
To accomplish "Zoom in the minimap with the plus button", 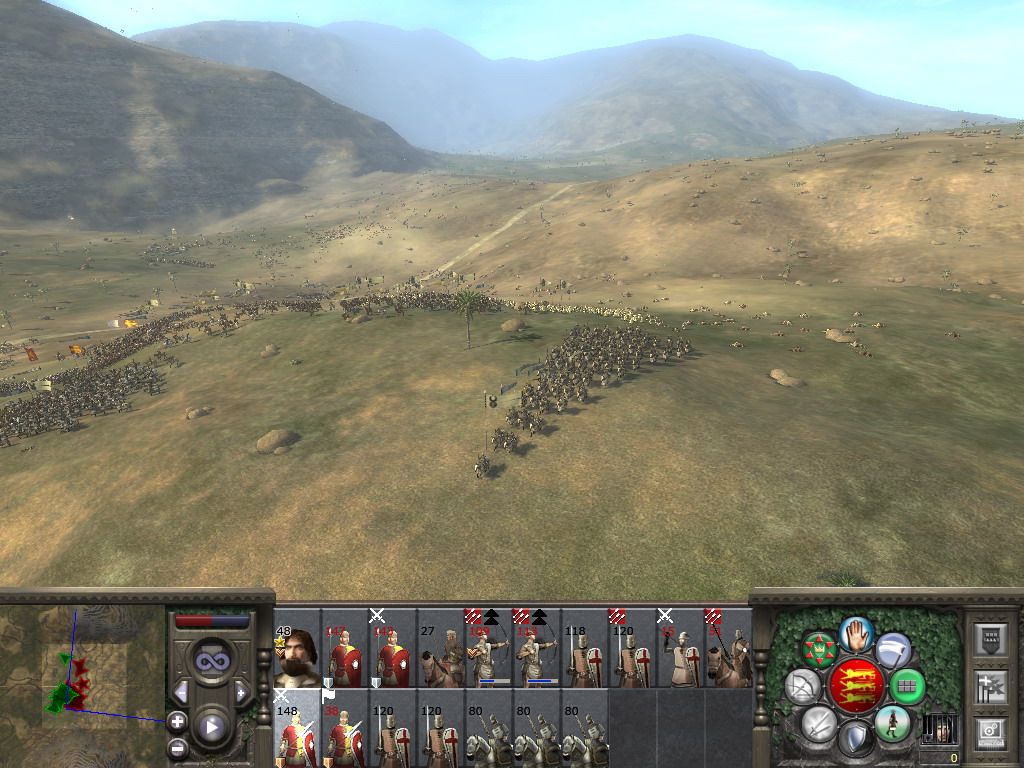I will tap(177, 720).
